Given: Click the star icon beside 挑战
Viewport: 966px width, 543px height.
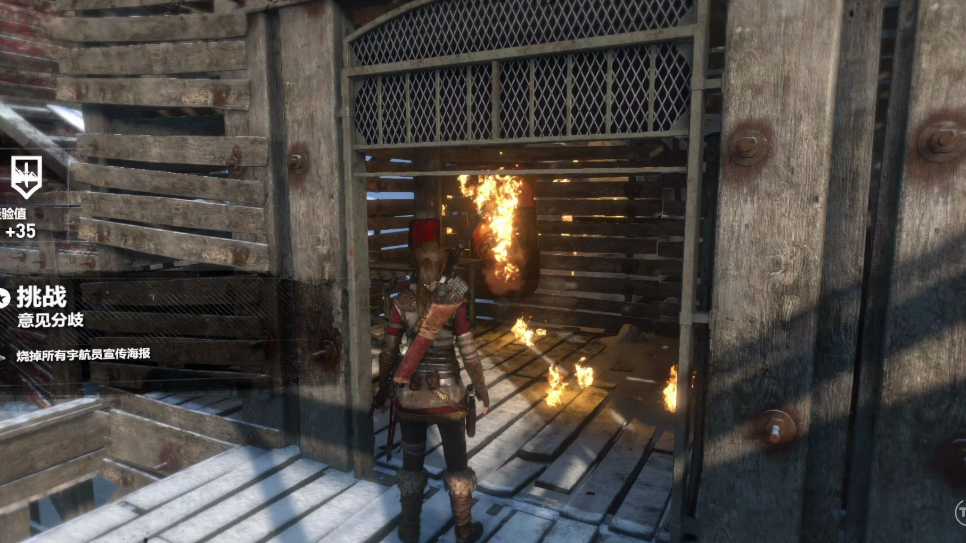Looking at the screenshot, I should [x=3, y=296].
